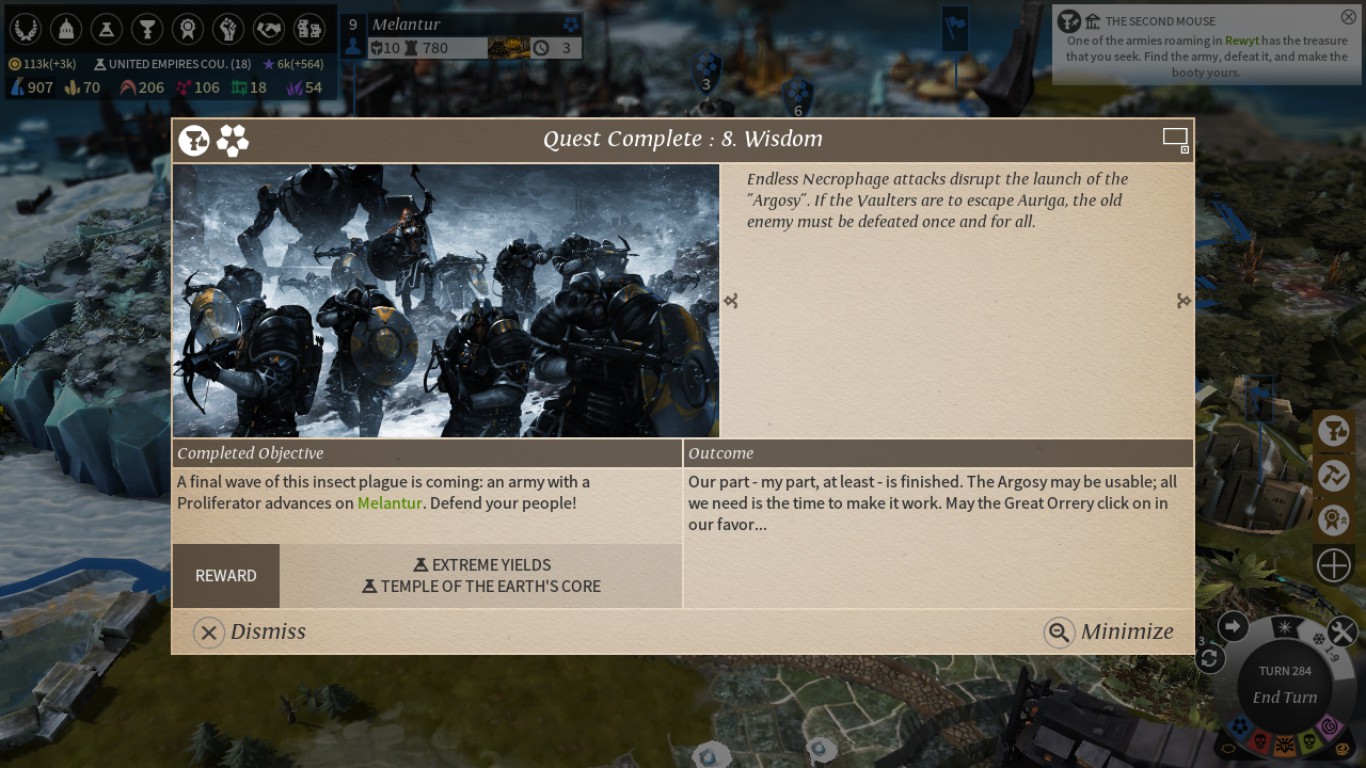This screenshot has width=1366, height=768.
Task: Click the construction notification hammer icon on right sidebar
Action: [x=1332, y=476]
